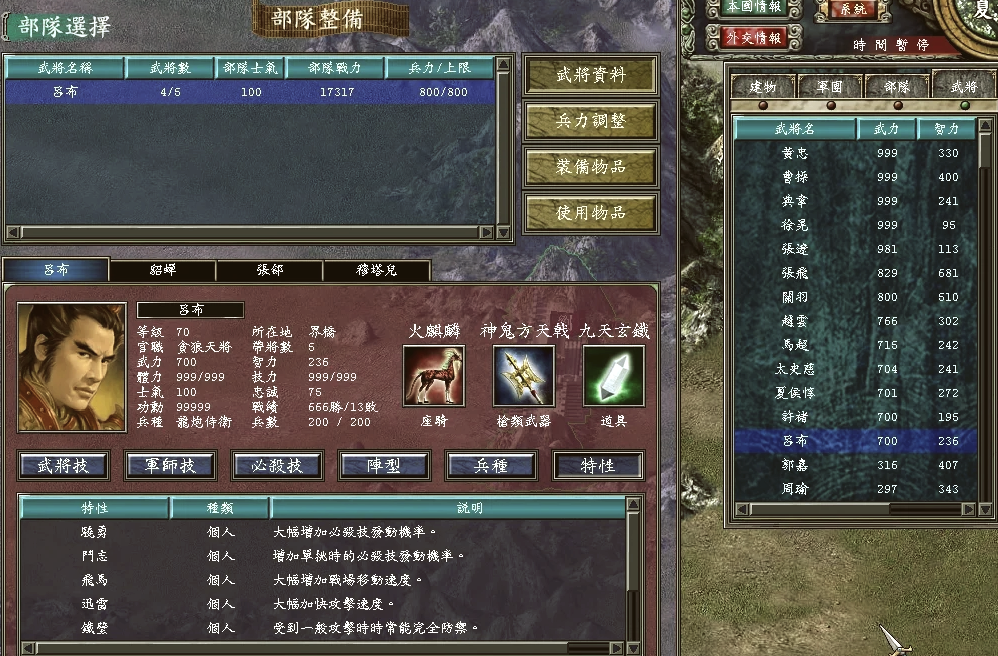Screen dimensions: 998x656
Task: Show the 武將技 skills list
Action: [x=63, y=465]
